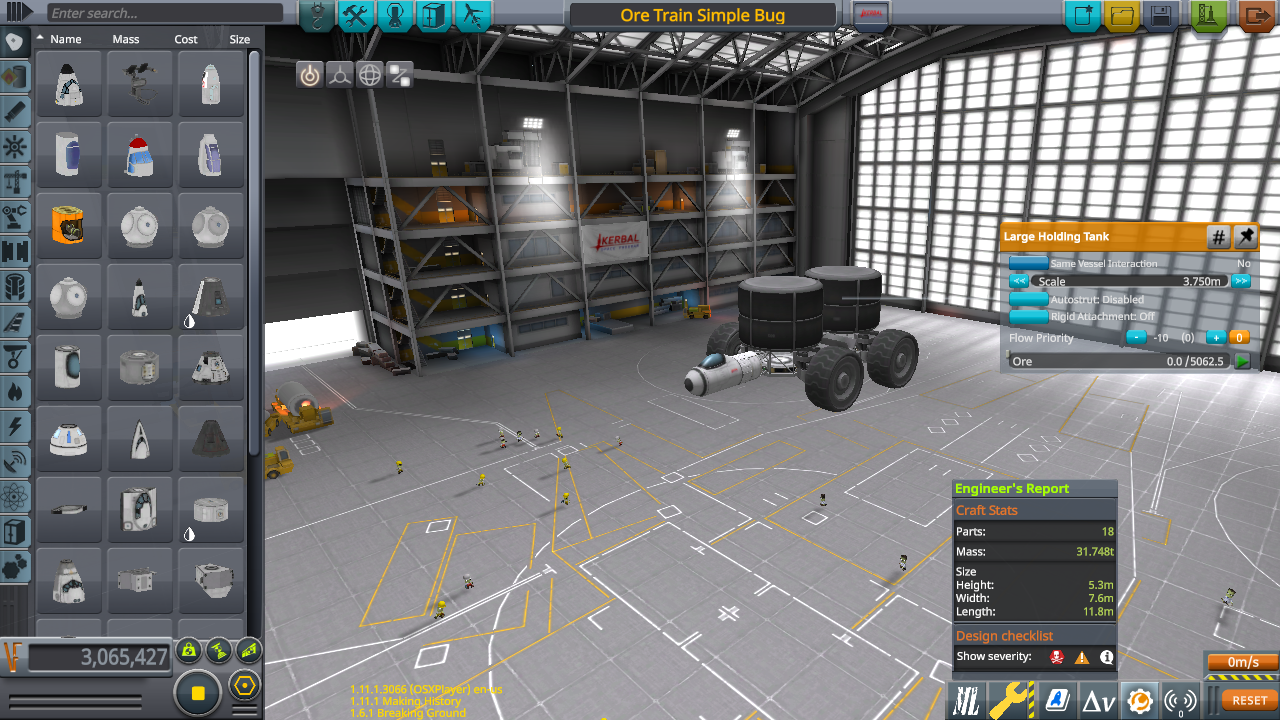Select the hammer and wrench toolbar icon
Screen dimensions: 1280x720
[x=357, y=16]
